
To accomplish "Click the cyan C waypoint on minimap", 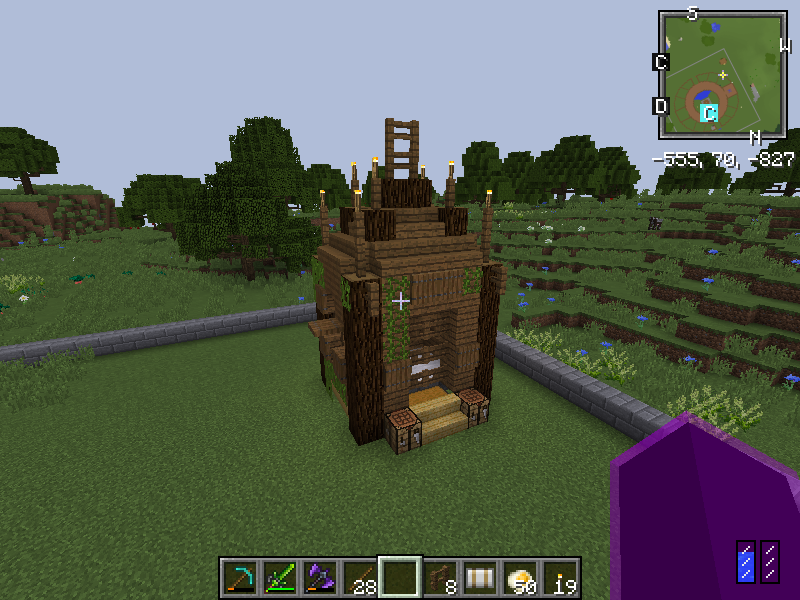I will tap(709, 113).
